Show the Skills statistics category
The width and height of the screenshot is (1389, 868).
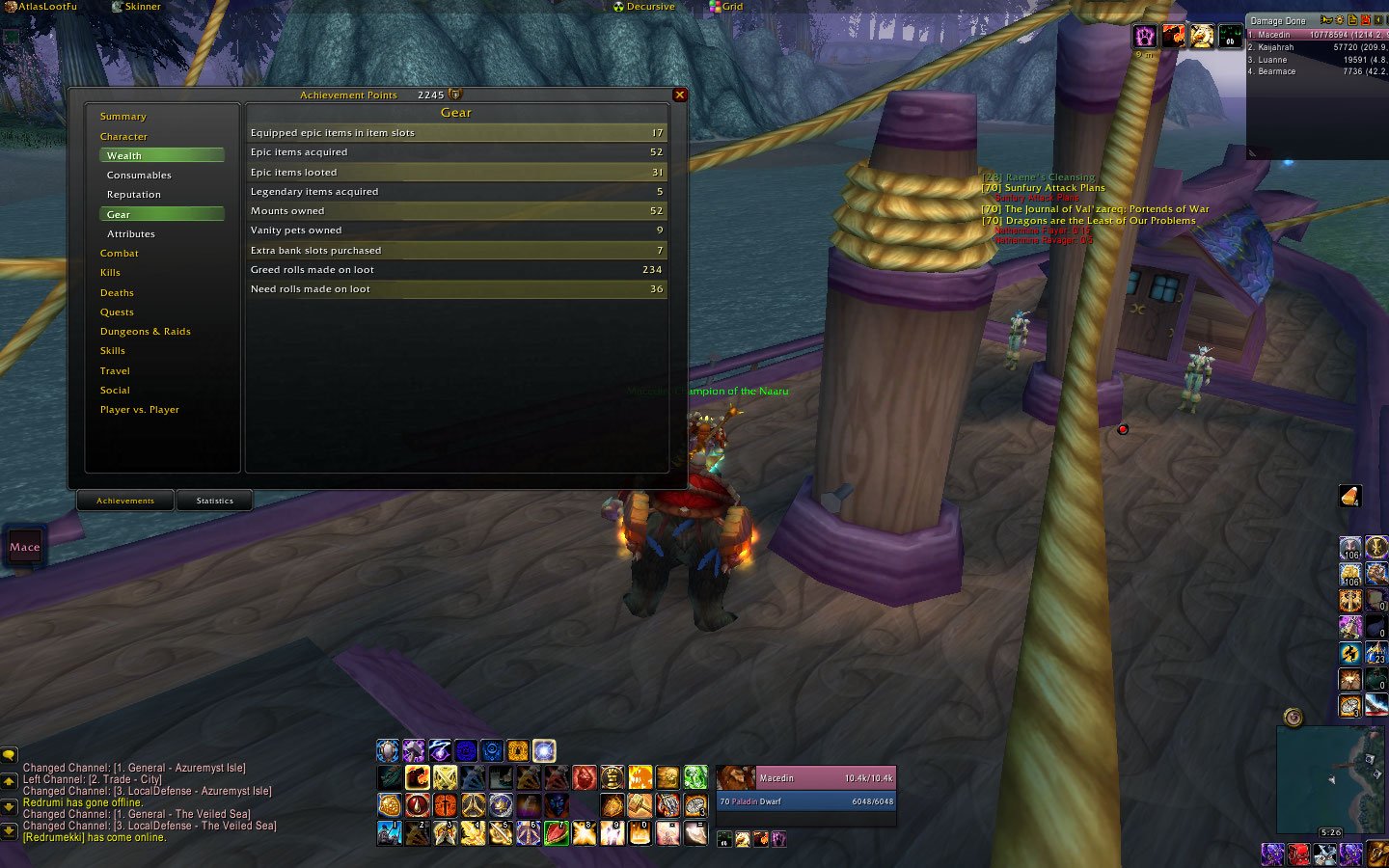113,351
